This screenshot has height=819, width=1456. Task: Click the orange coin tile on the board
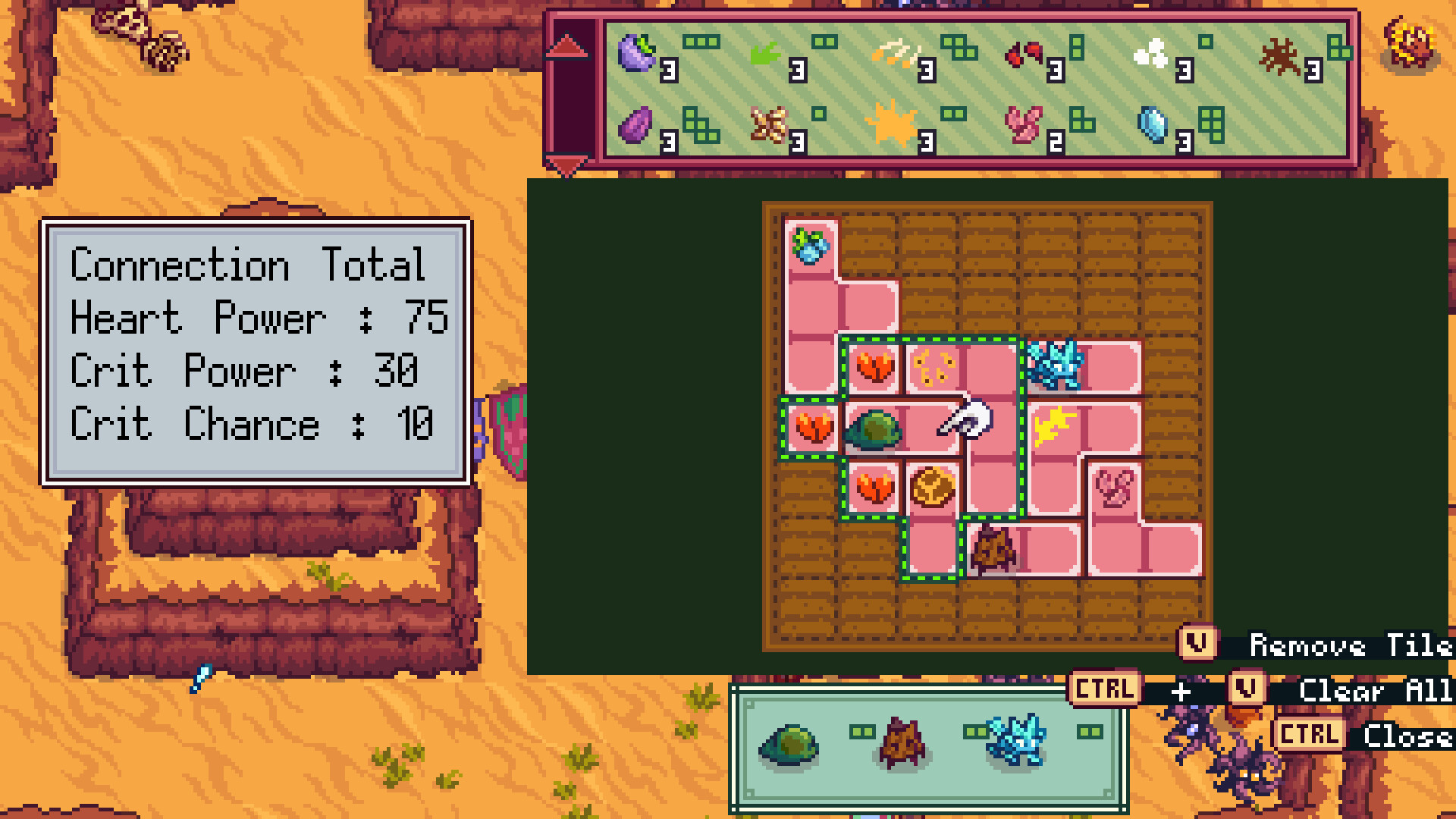(932, 489)
